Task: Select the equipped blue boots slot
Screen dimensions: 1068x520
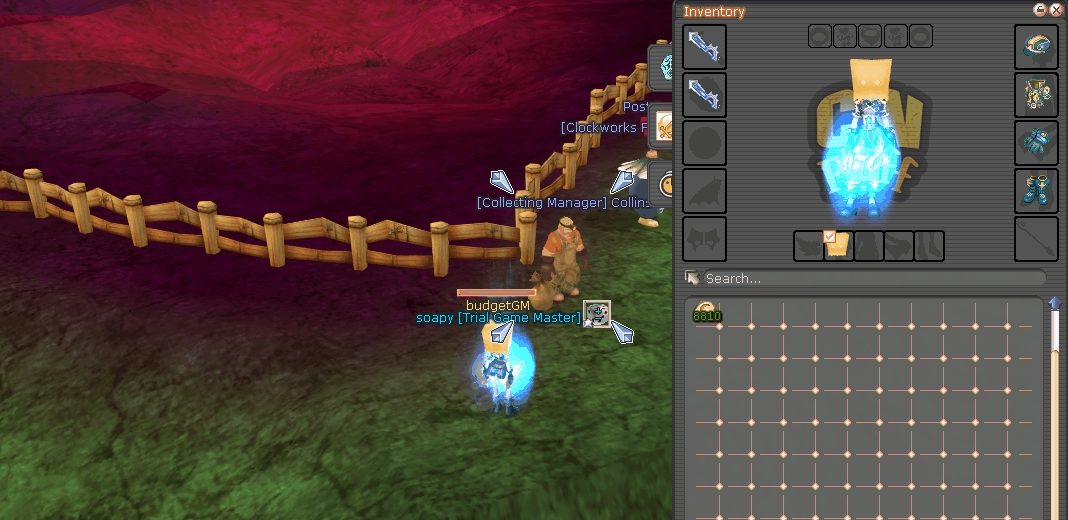Action: (1037, 191)
